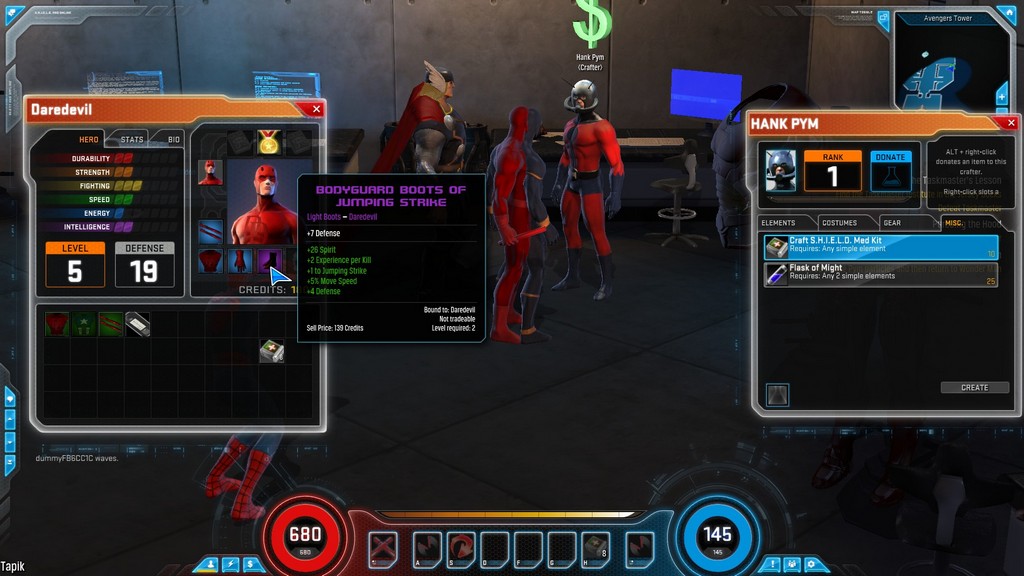Switch to the Elements crafting tab
Image resolution: width=1024 pixels, height=576 pixels.
tap(778, 222)
